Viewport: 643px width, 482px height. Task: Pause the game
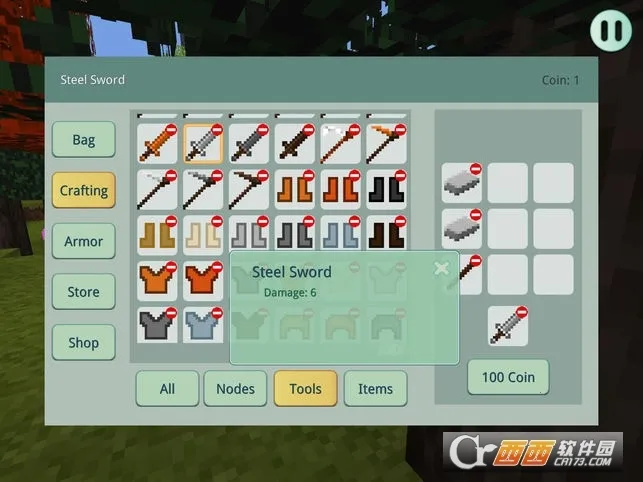click(609, 30)
